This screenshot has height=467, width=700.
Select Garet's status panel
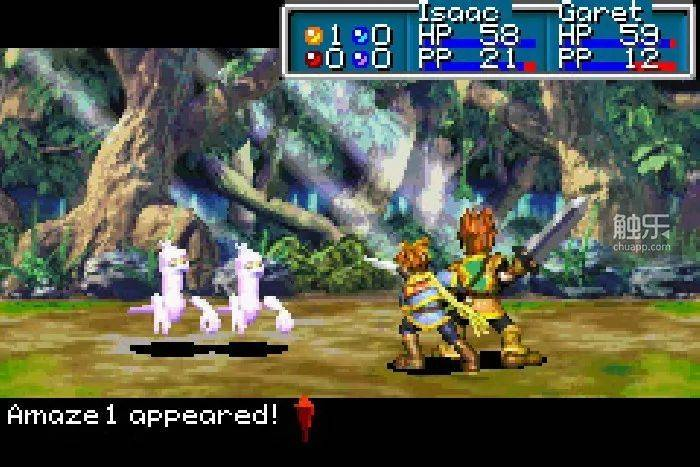coord(609,40)
